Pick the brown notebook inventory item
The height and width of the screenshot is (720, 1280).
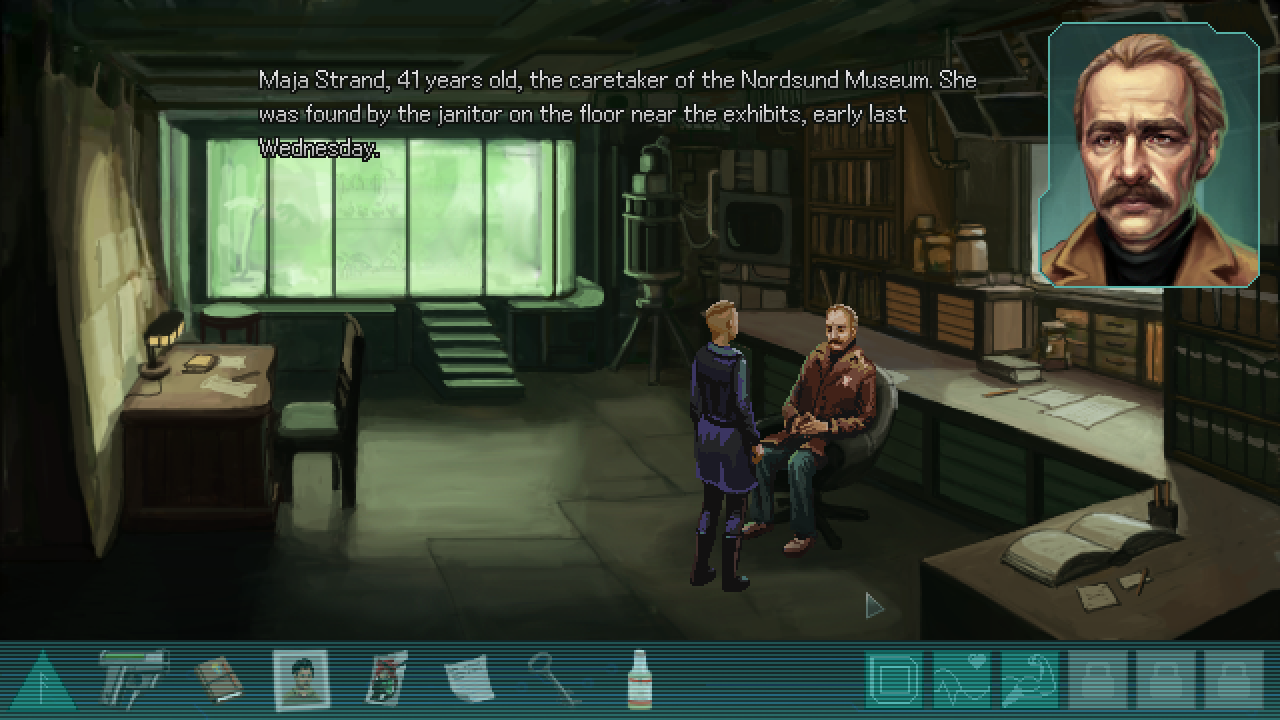(x=218, y=680)
